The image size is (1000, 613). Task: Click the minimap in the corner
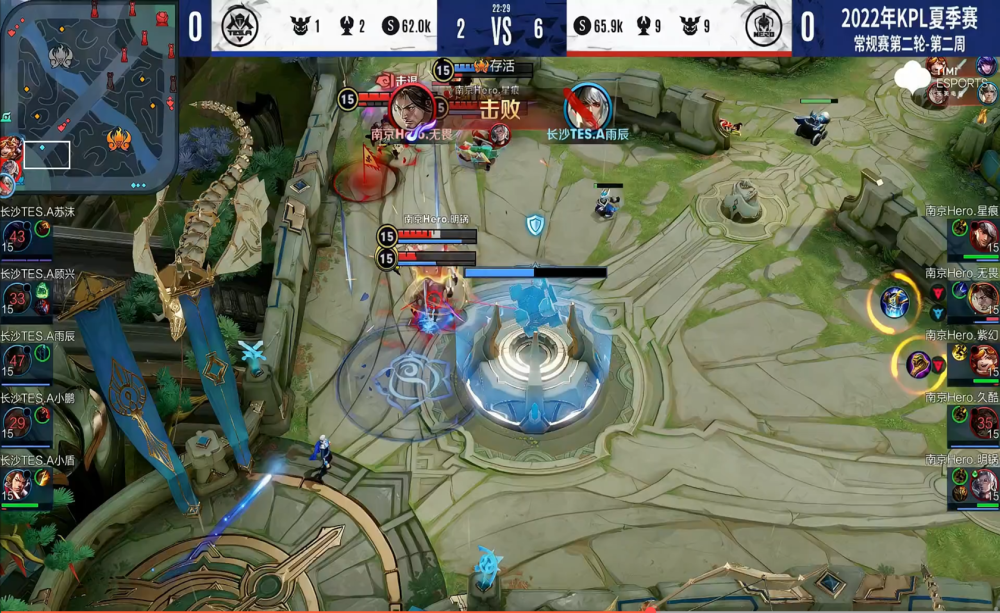click(90, 95)
